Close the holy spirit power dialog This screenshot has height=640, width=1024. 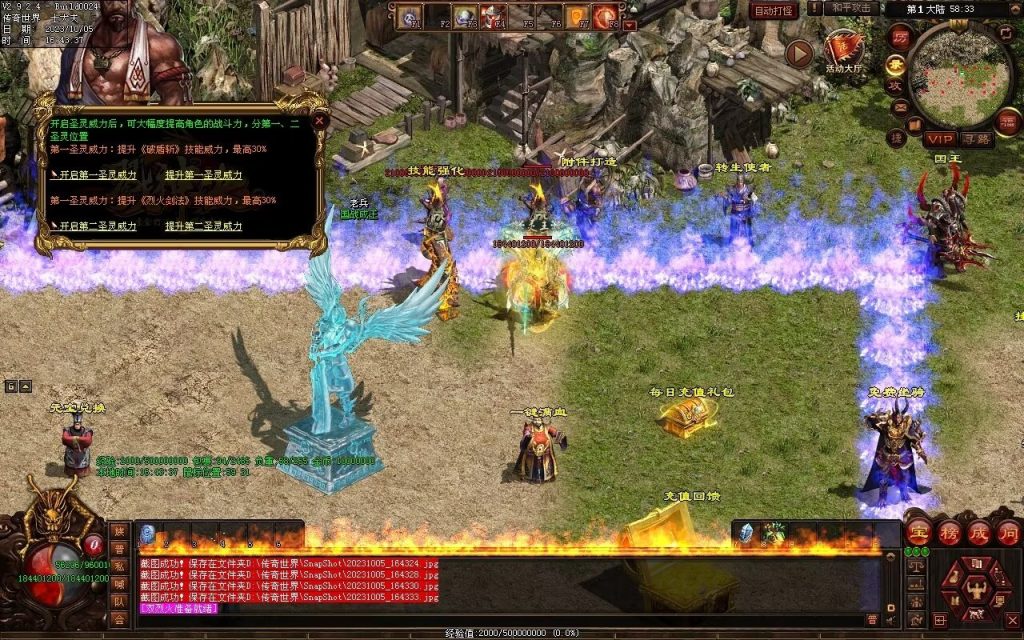tap(320, 119)
